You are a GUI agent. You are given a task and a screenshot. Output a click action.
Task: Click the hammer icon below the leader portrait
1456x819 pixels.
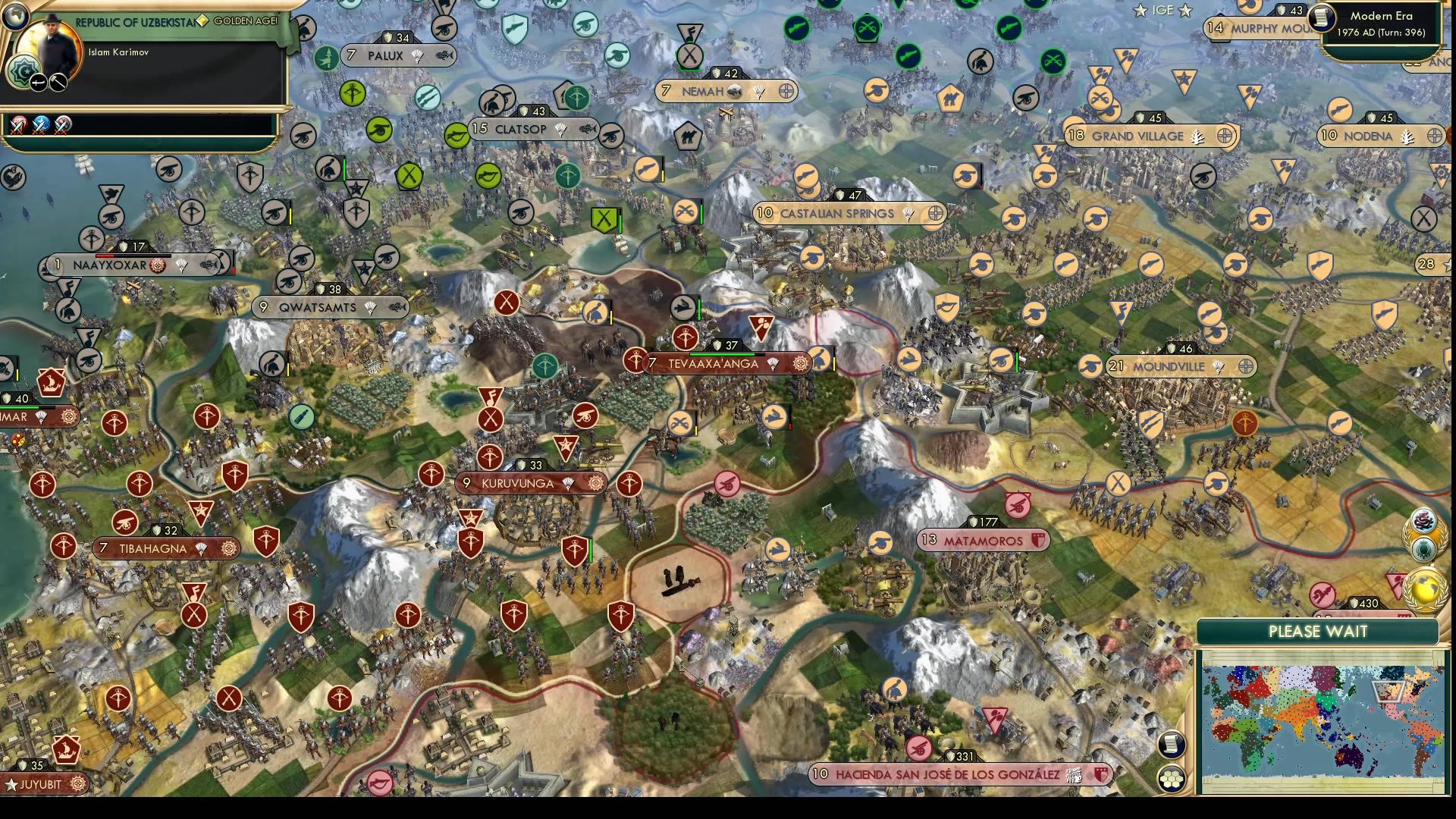58,83
